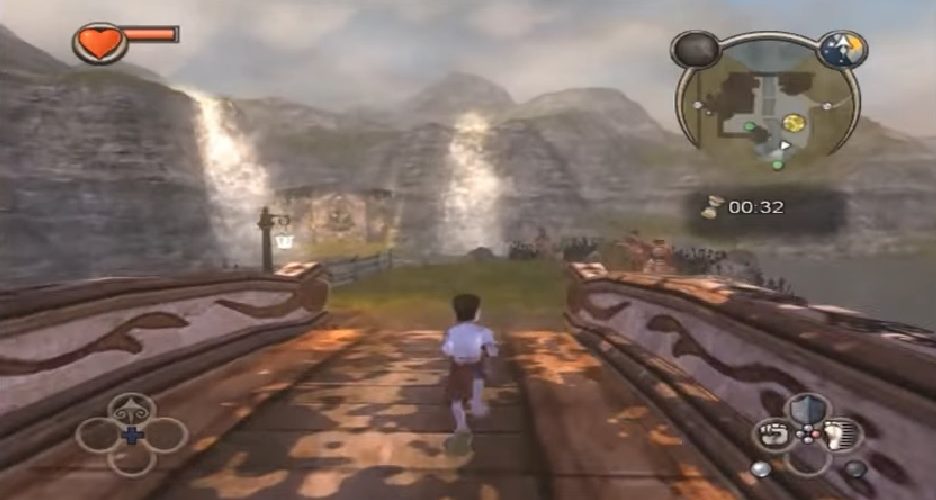Activate the fist attack action slot
Image resolution: width=936 pixels, height=500 pixels.
click(774, 435)
